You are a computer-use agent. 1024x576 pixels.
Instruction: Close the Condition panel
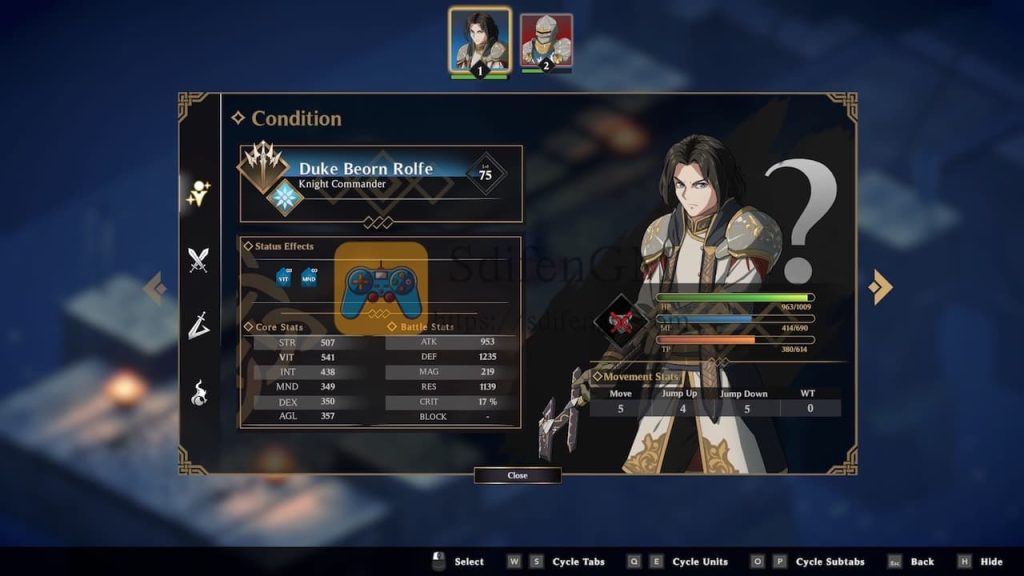517,475
